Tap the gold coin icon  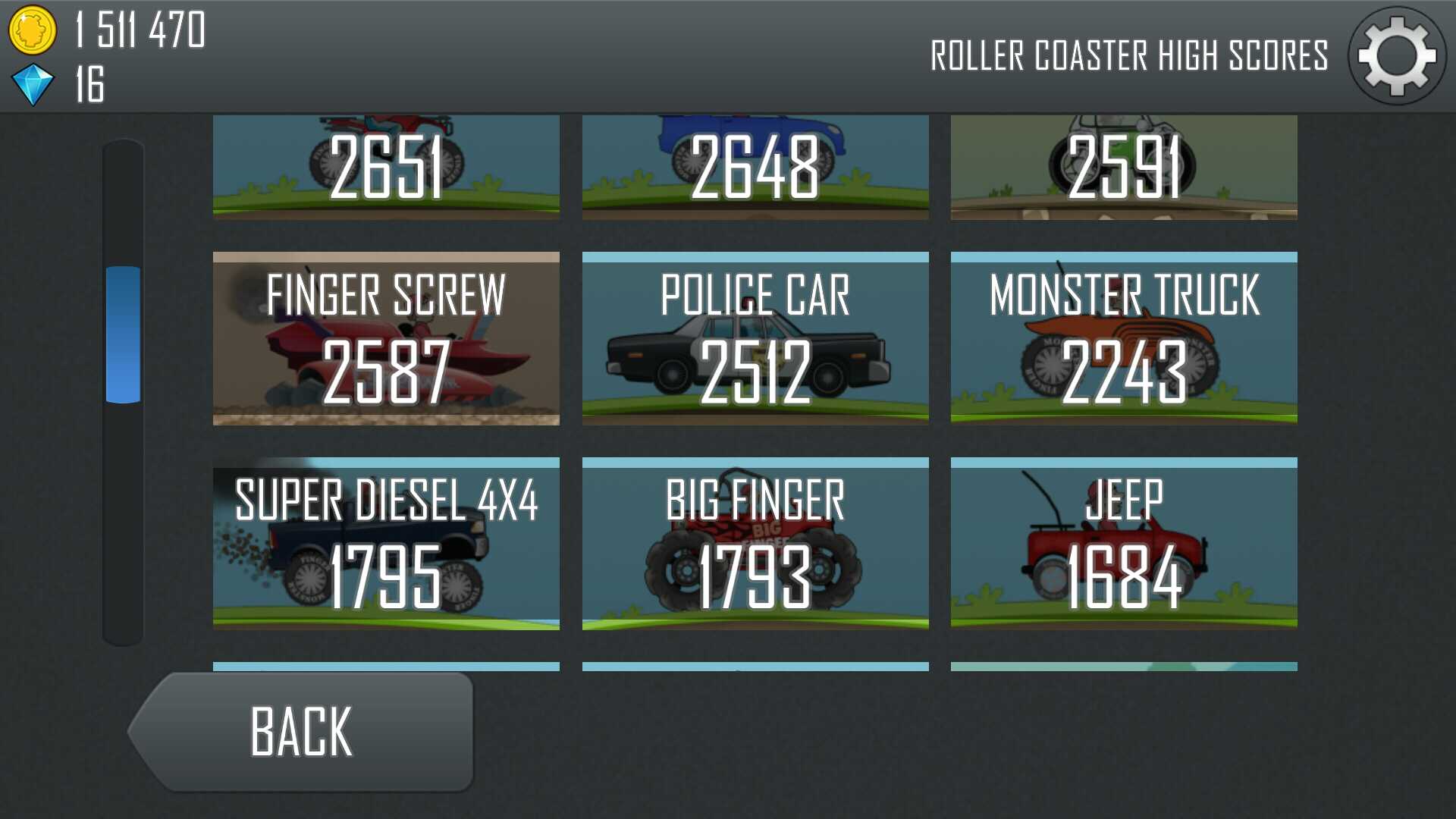(33, 30)
